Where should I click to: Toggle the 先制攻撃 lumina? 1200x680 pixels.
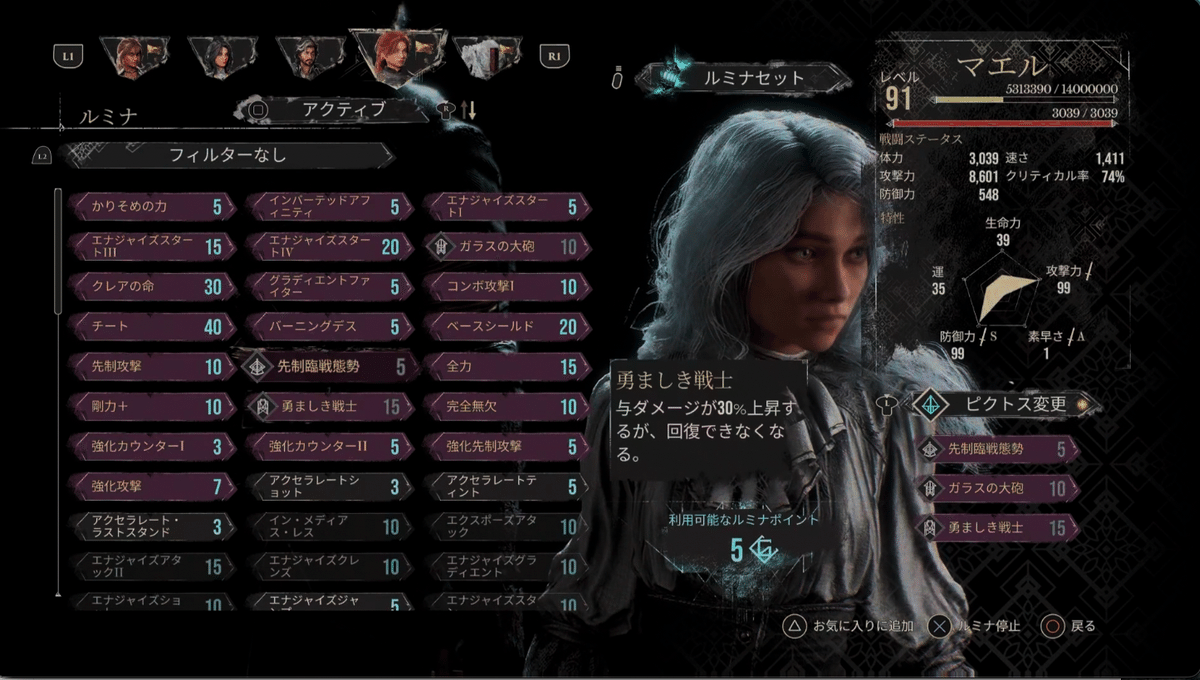tap(152, 367)
